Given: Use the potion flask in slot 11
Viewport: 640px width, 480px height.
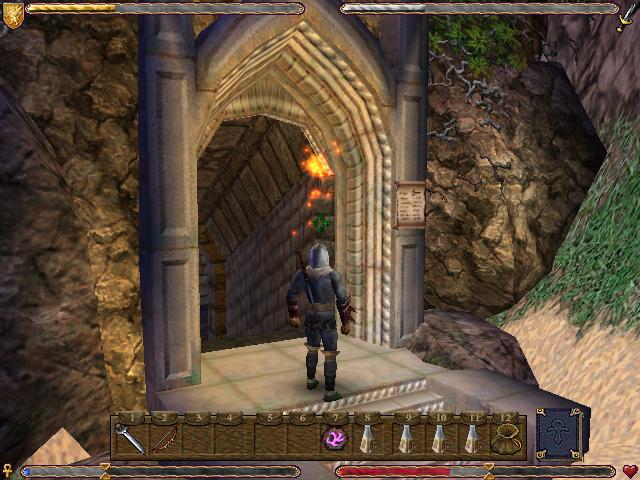Looking at the screenshot, I should point(471,437).
